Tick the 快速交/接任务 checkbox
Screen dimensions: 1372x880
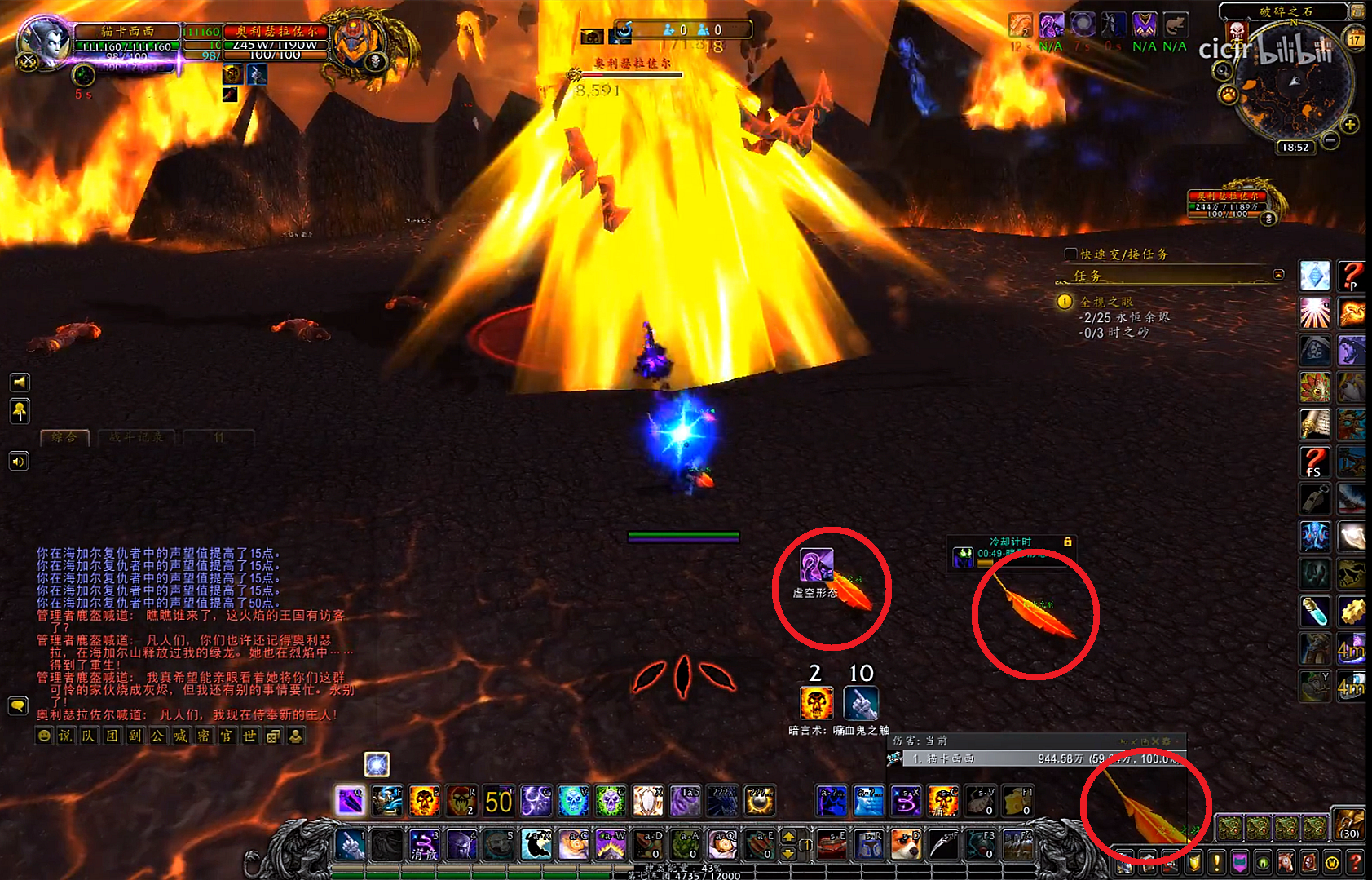click(1071, 254)
